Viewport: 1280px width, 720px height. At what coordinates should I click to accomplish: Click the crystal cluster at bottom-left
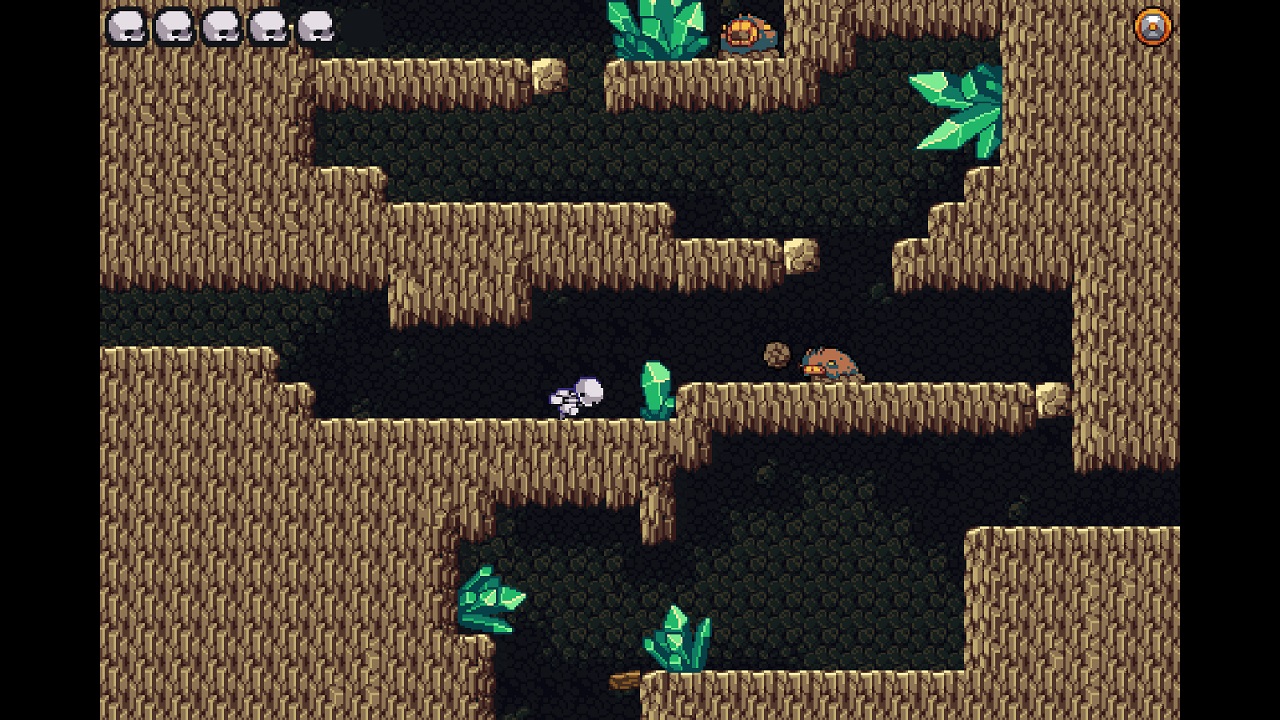point(490,600)
